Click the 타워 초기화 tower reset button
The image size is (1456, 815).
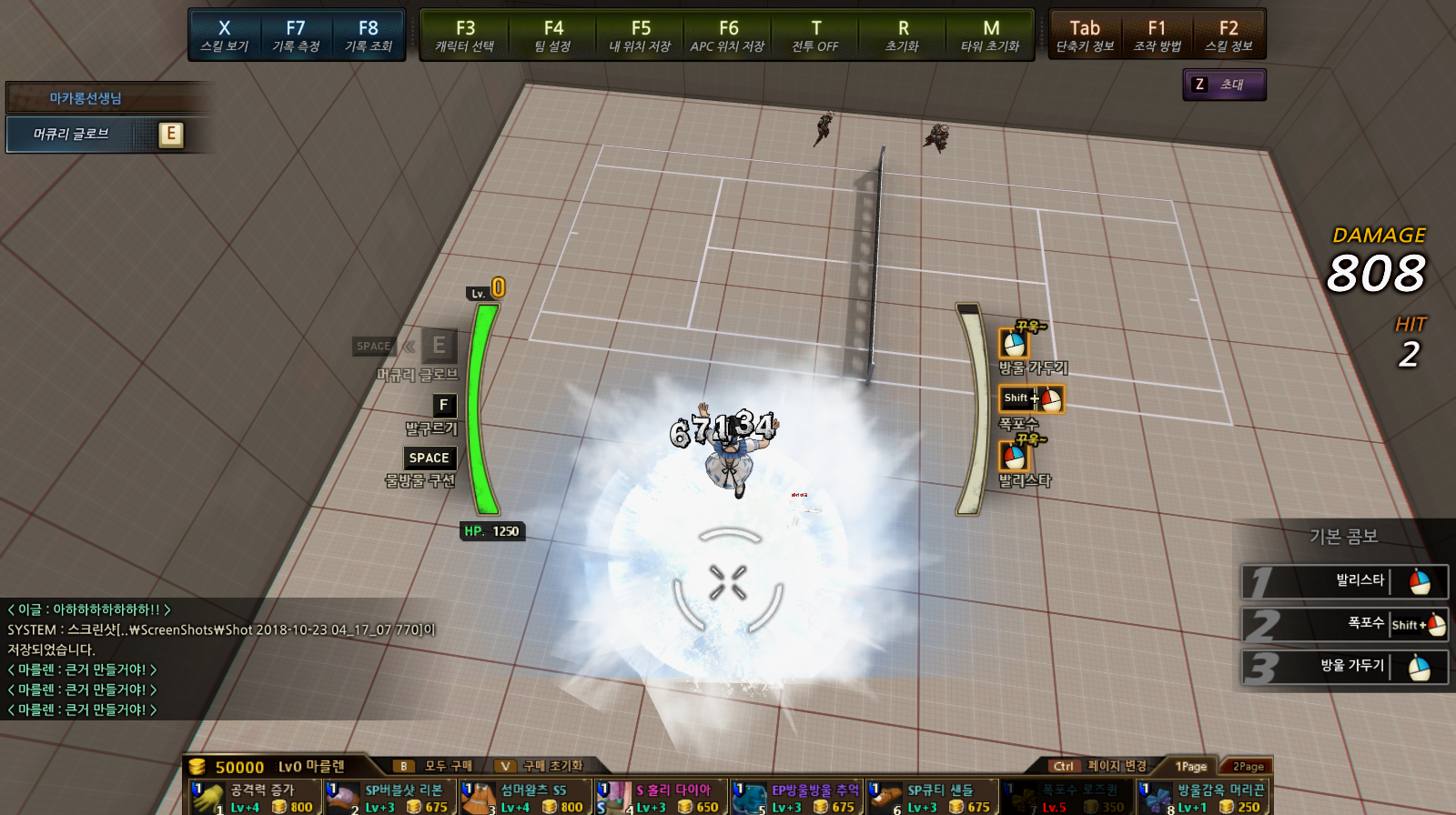pos(990,35)
